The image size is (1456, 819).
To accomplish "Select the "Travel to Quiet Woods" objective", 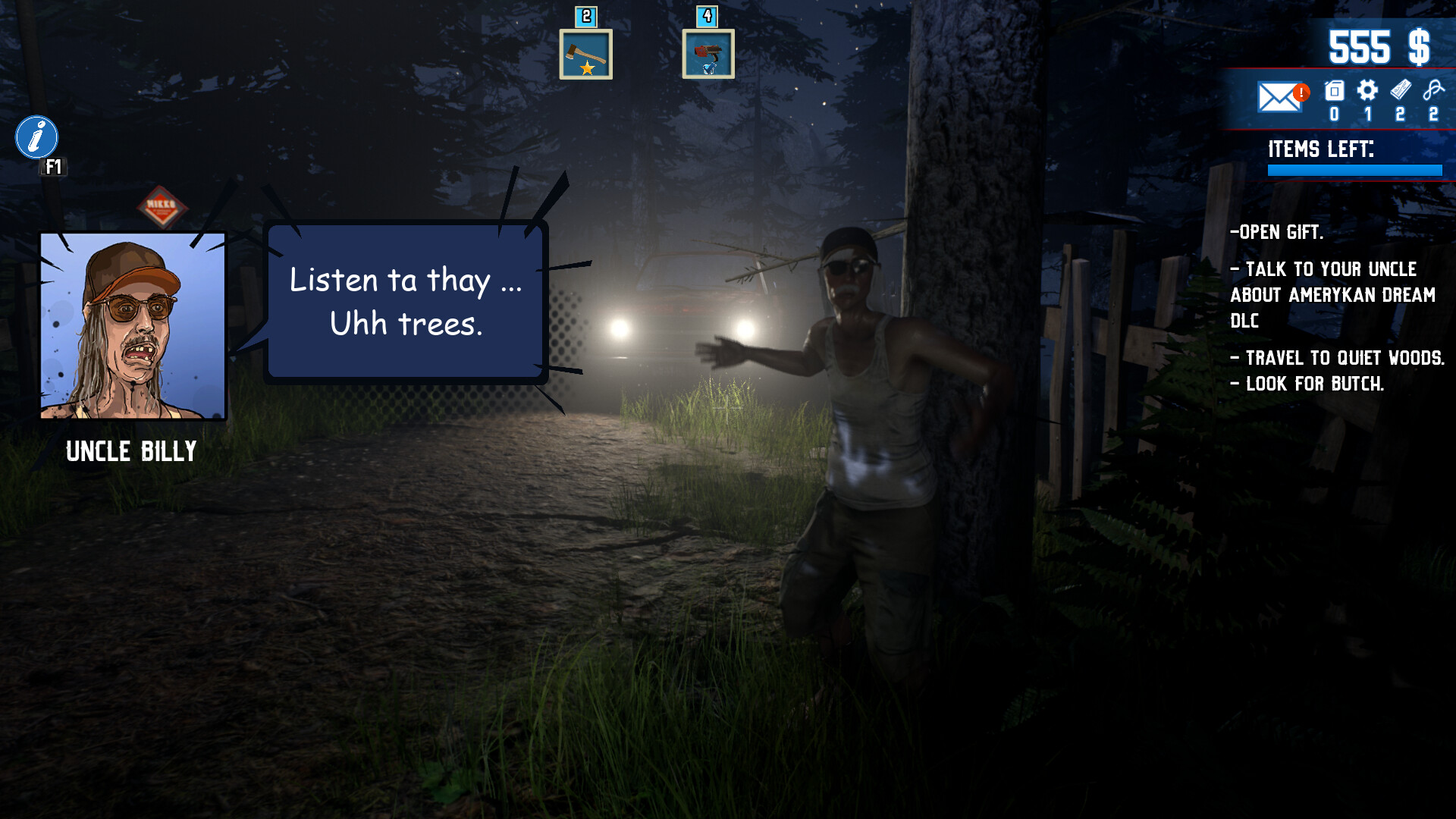I will pyautogui.click(x=1338, y=358).
